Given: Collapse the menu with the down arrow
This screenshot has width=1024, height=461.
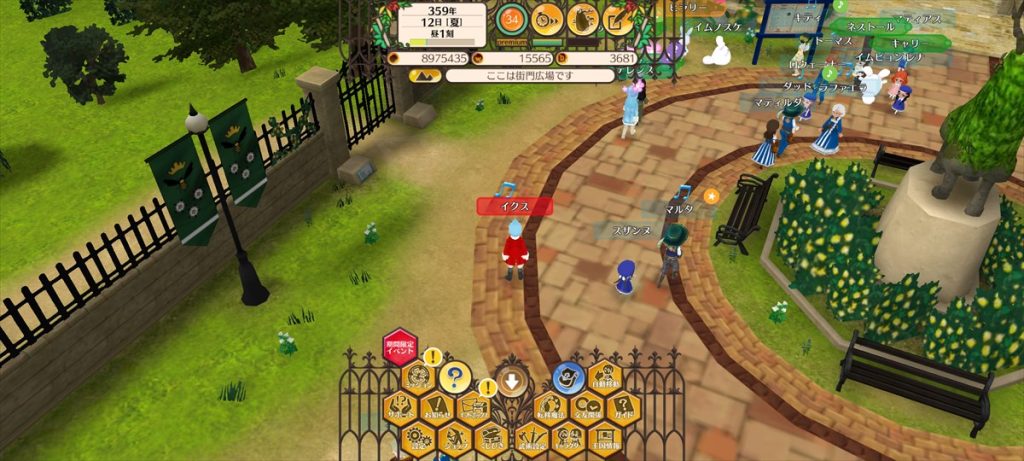Looking at the screenshot, I should (512, 381).
